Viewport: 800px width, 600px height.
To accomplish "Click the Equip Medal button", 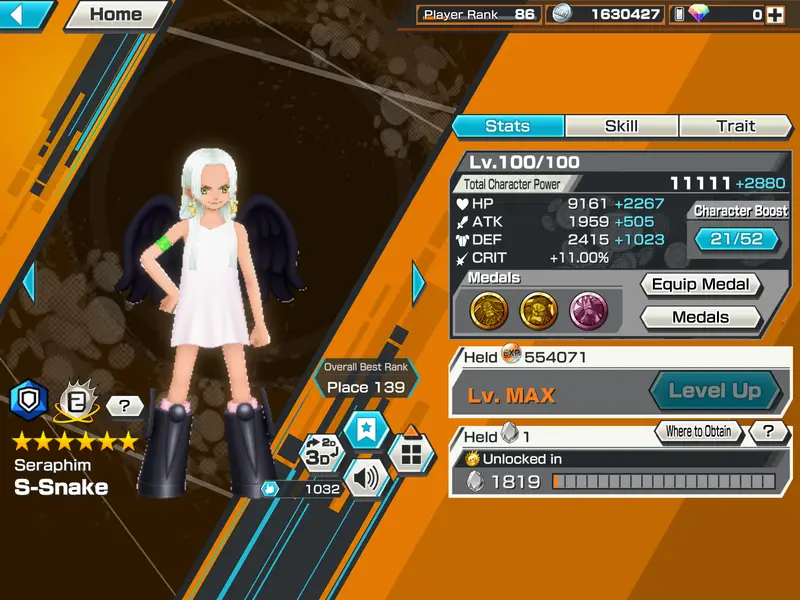I will pyautogui.click(x=700, y=285).
